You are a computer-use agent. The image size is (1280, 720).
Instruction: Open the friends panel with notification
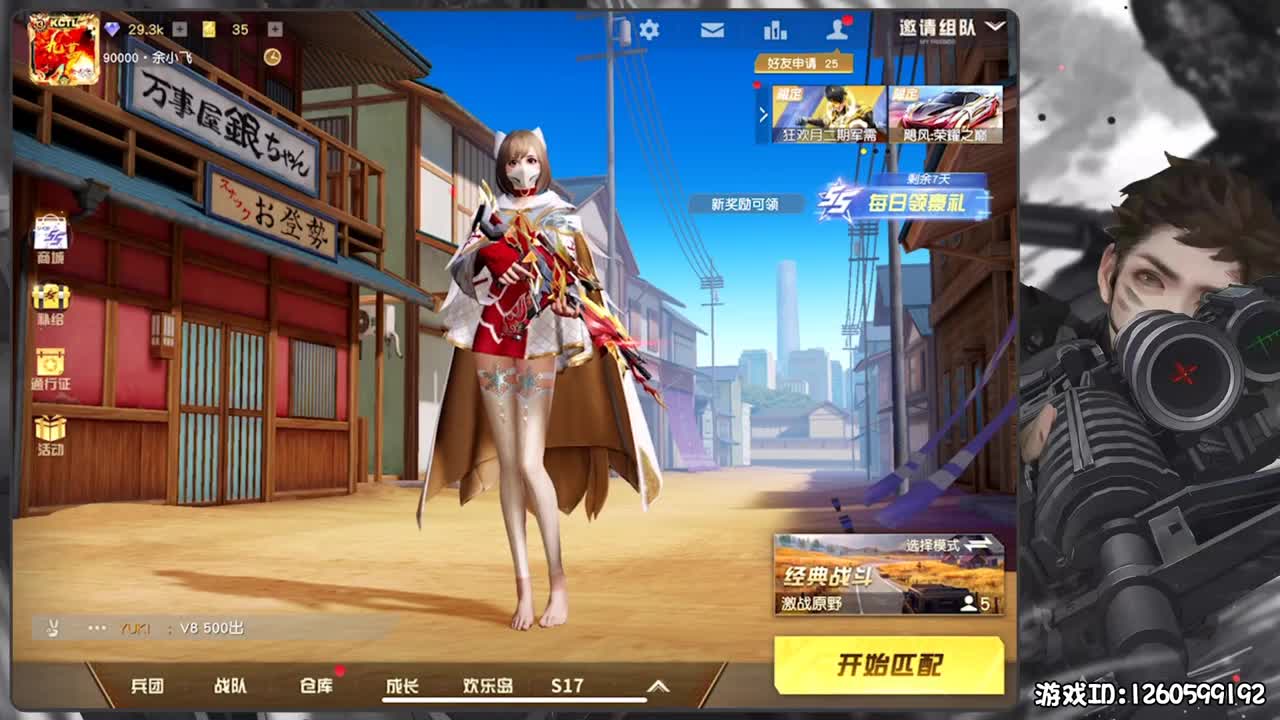point(837,30)
